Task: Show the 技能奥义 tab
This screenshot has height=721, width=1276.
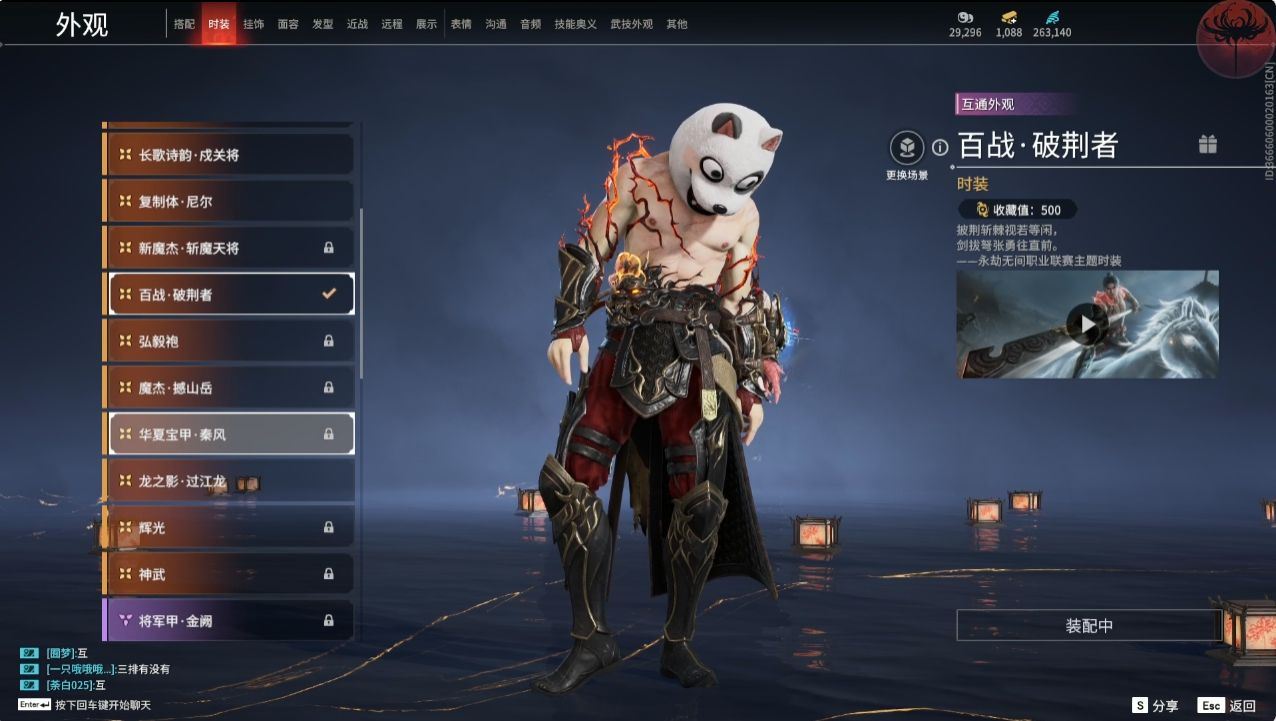Action: pyautogui.click(x=575, y=24)
